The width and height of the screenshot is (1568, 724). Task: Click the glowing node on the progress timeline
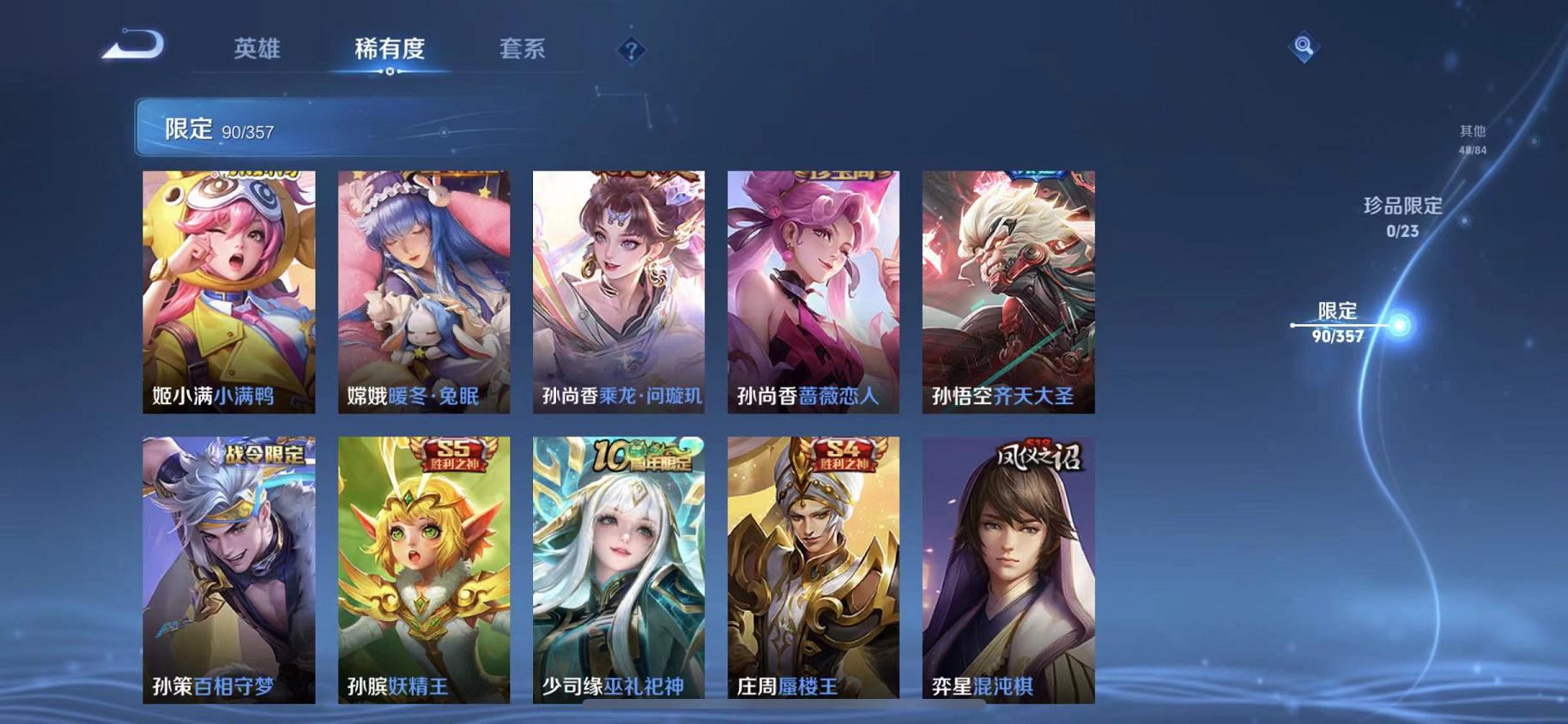point(1397,325)
